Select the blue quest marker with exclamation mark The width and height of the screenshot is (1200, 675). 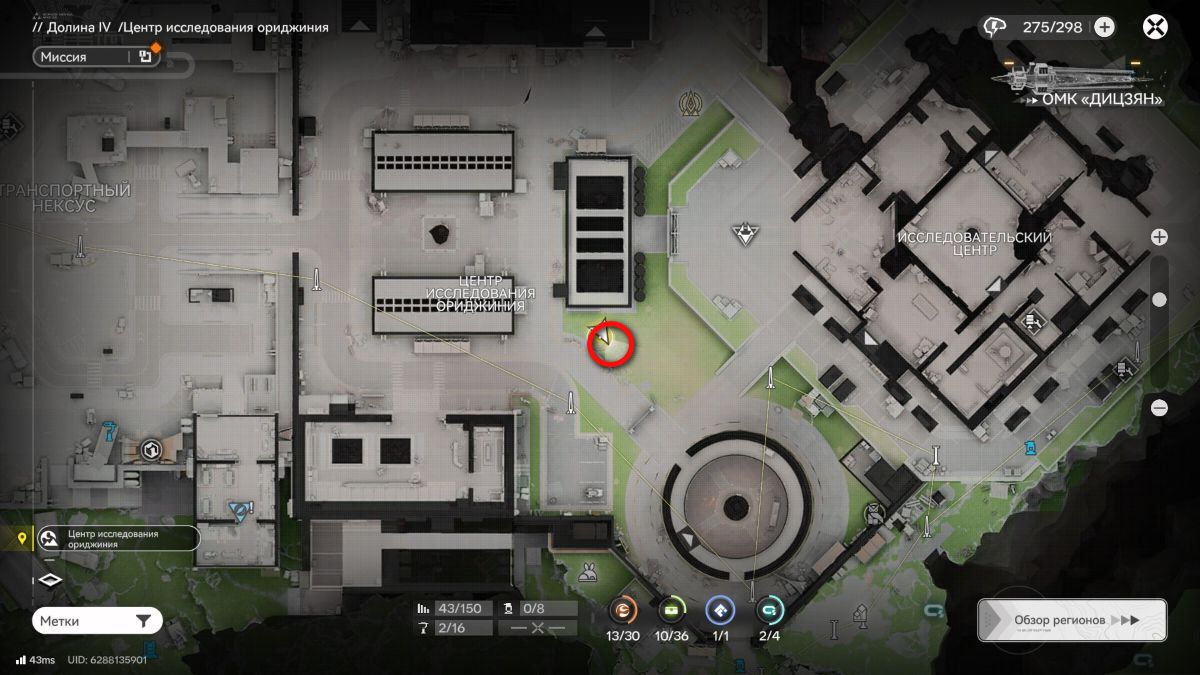(239, 511)
